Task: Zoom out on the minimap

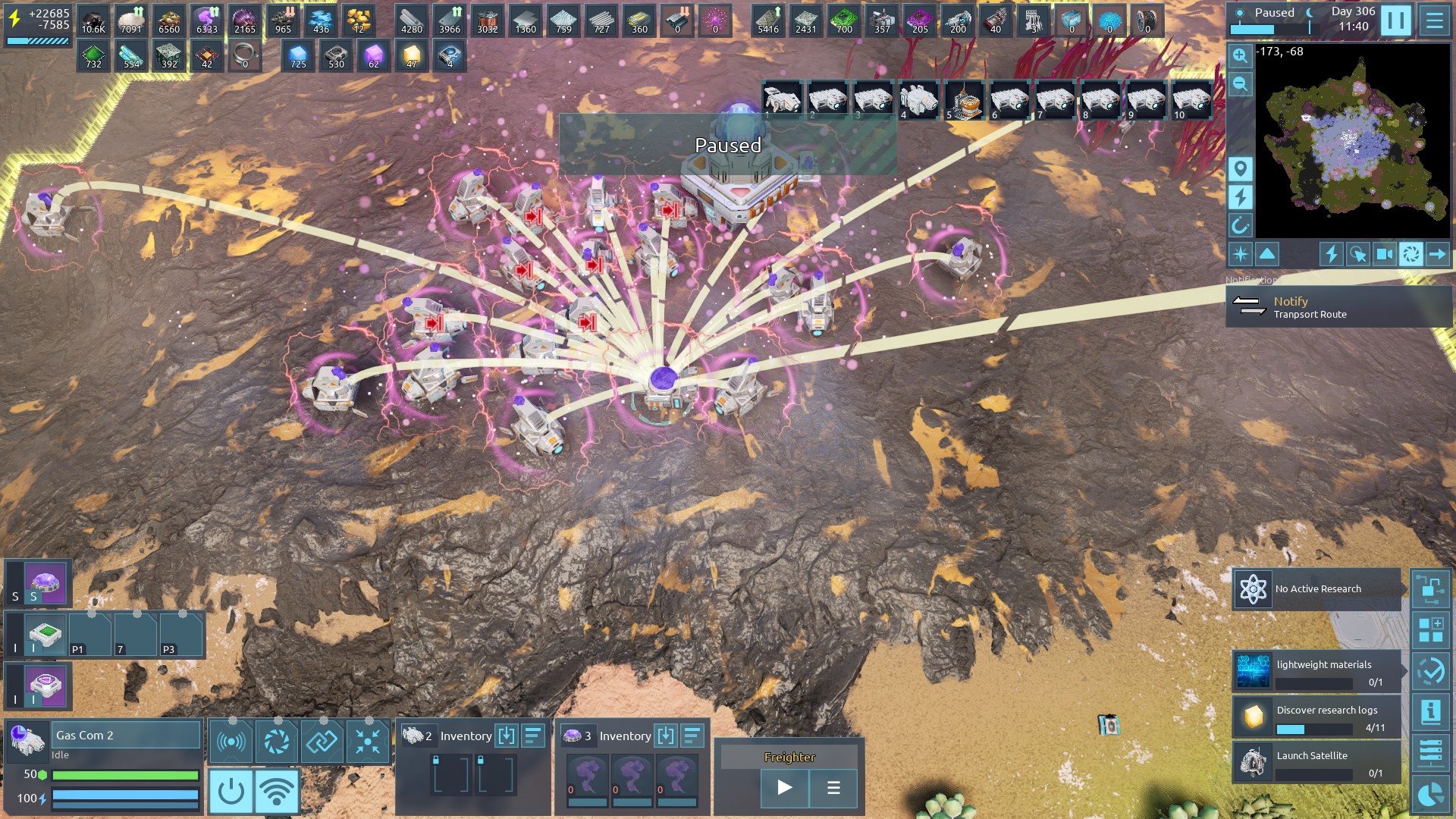Action: [1240, 83]
